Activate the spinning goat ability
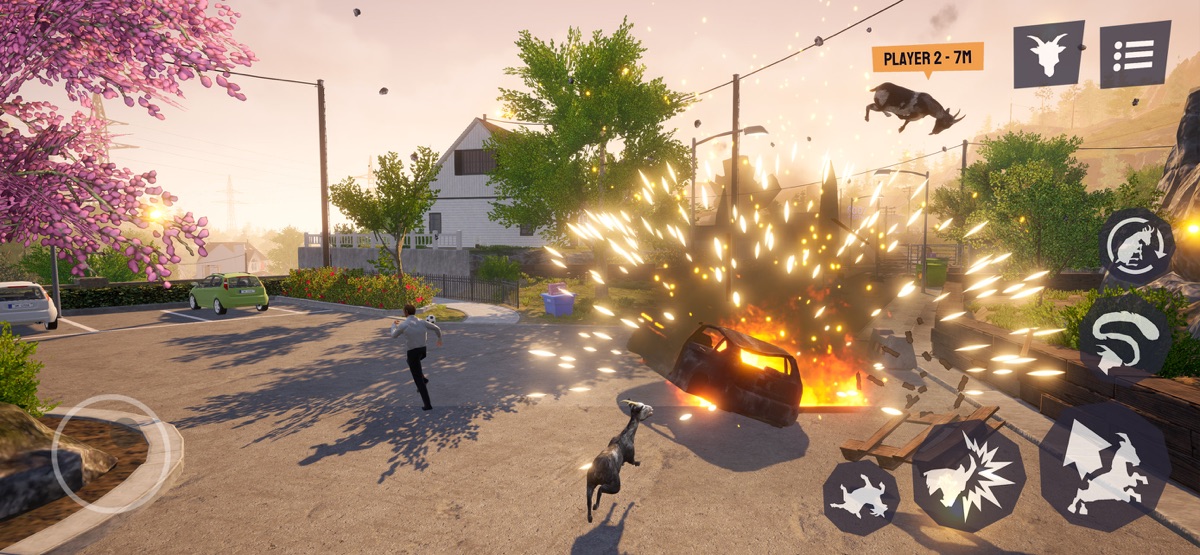 [x=1137, y=246]
